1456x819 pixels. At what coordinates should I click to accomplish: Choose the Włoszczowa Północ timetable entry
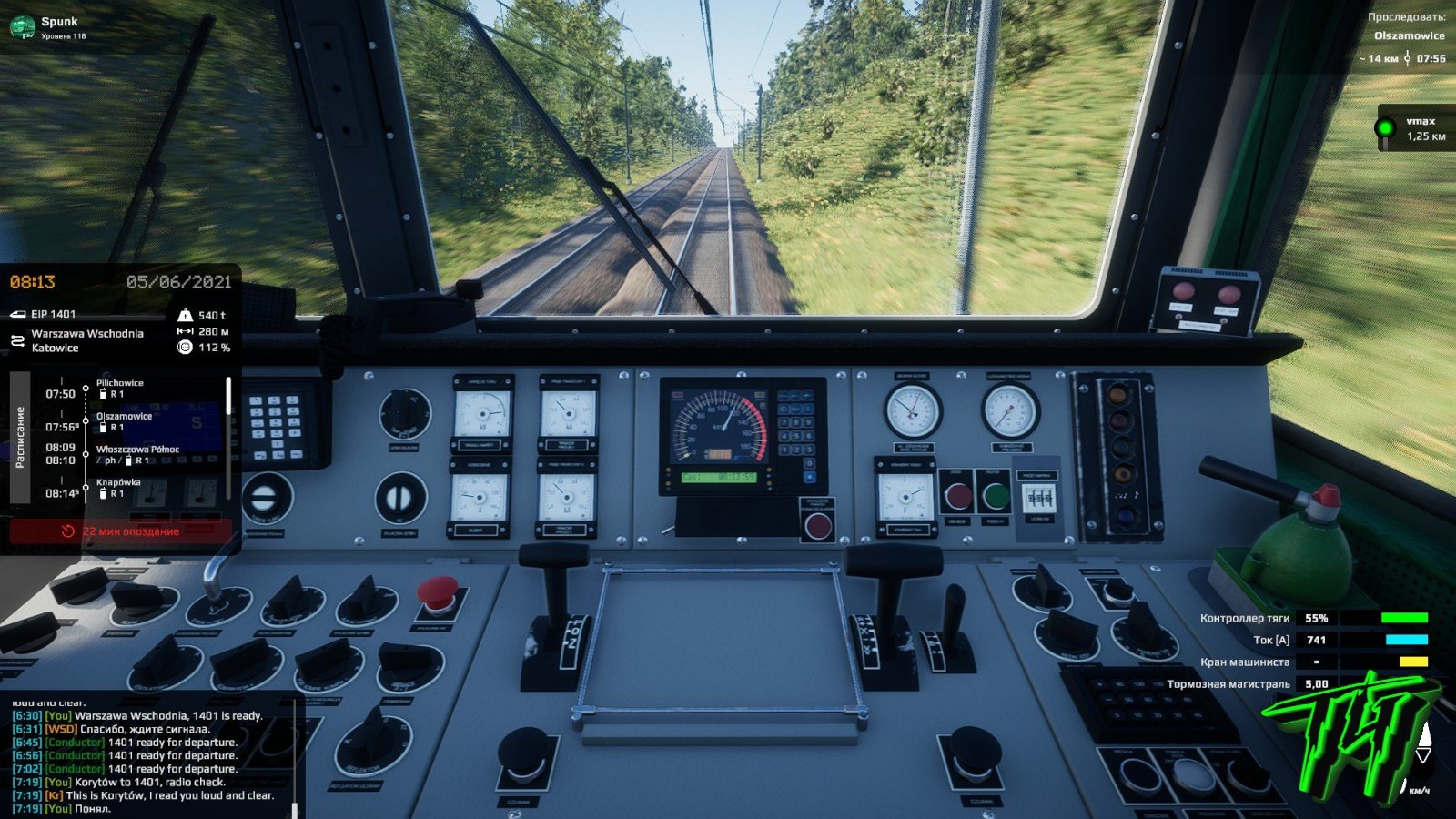pos(136,454)
